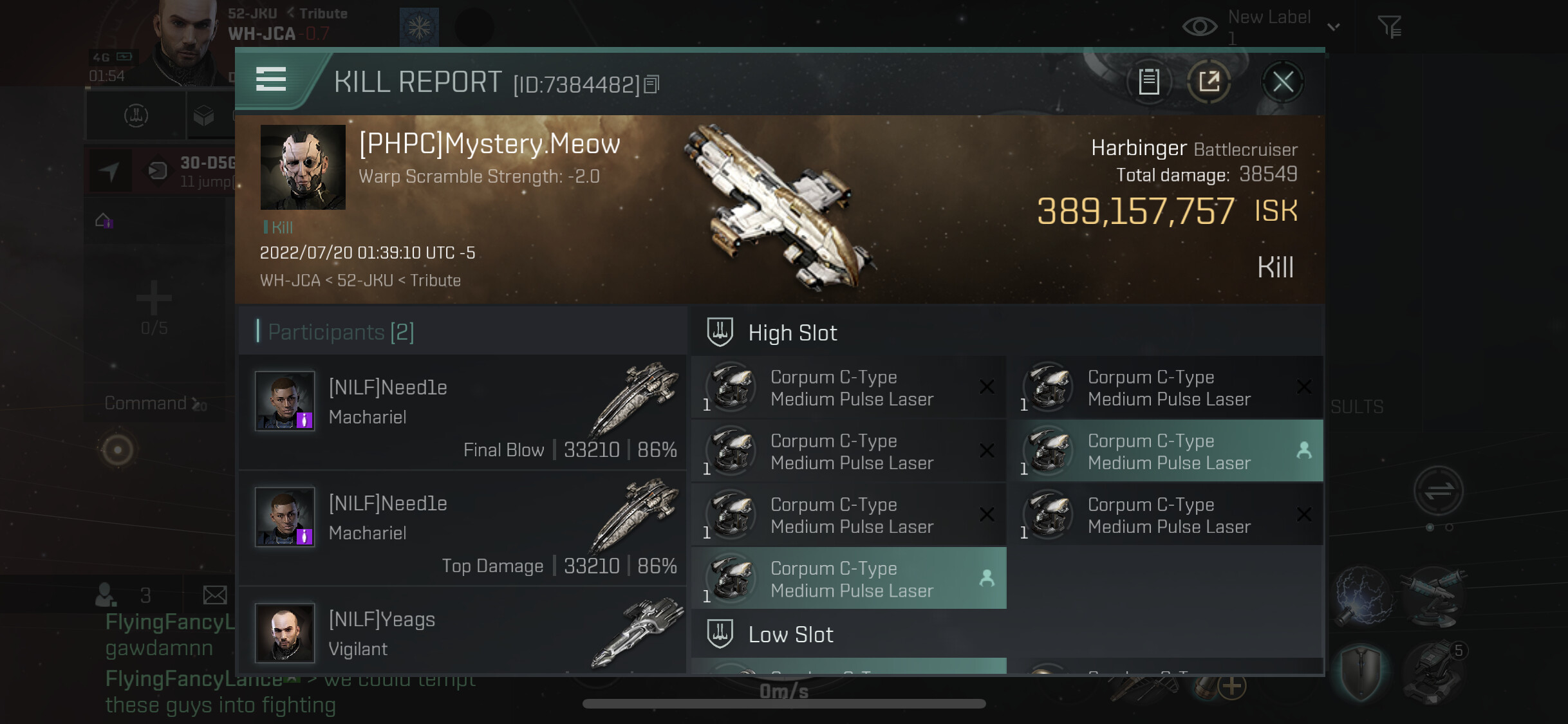Share the kill report via export icon

click(1209, 82)
